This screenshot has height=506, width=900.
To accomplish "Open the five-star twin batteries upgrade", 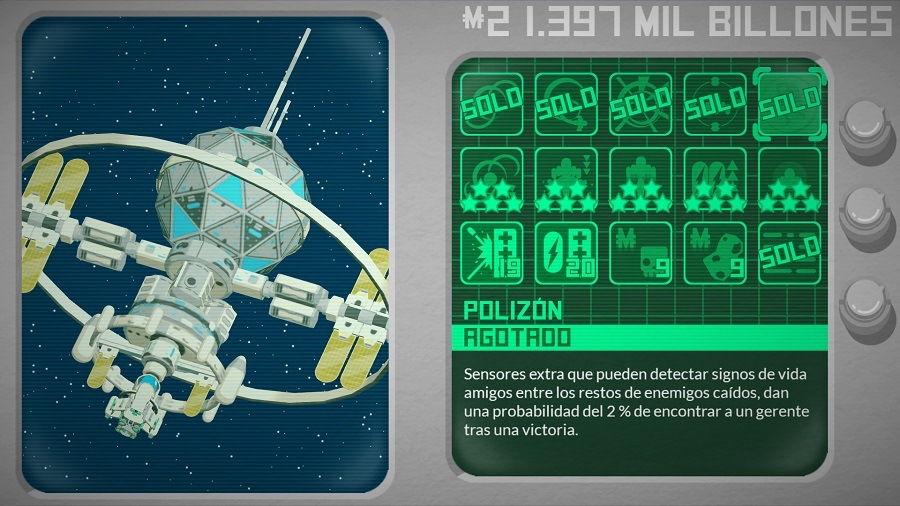I will (x=715, y=177).
